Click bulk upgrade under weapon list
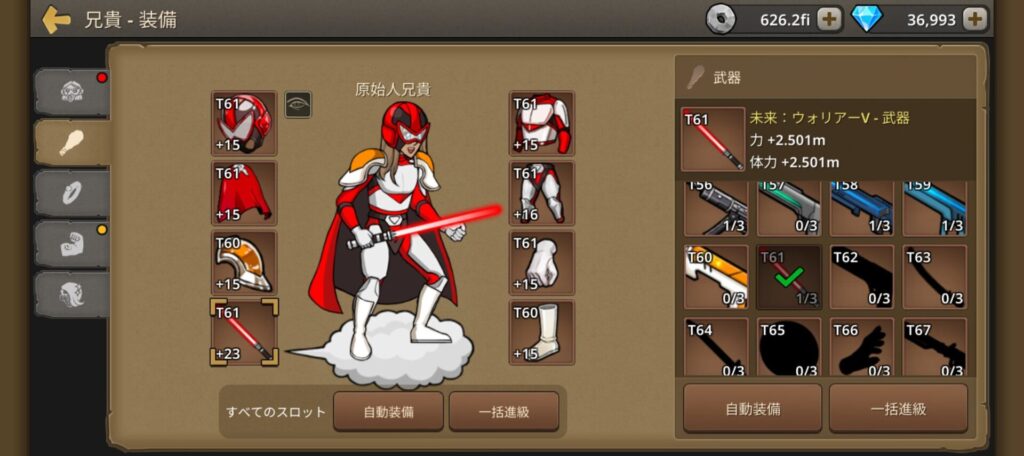The image size is (1024, 456). 898,408
